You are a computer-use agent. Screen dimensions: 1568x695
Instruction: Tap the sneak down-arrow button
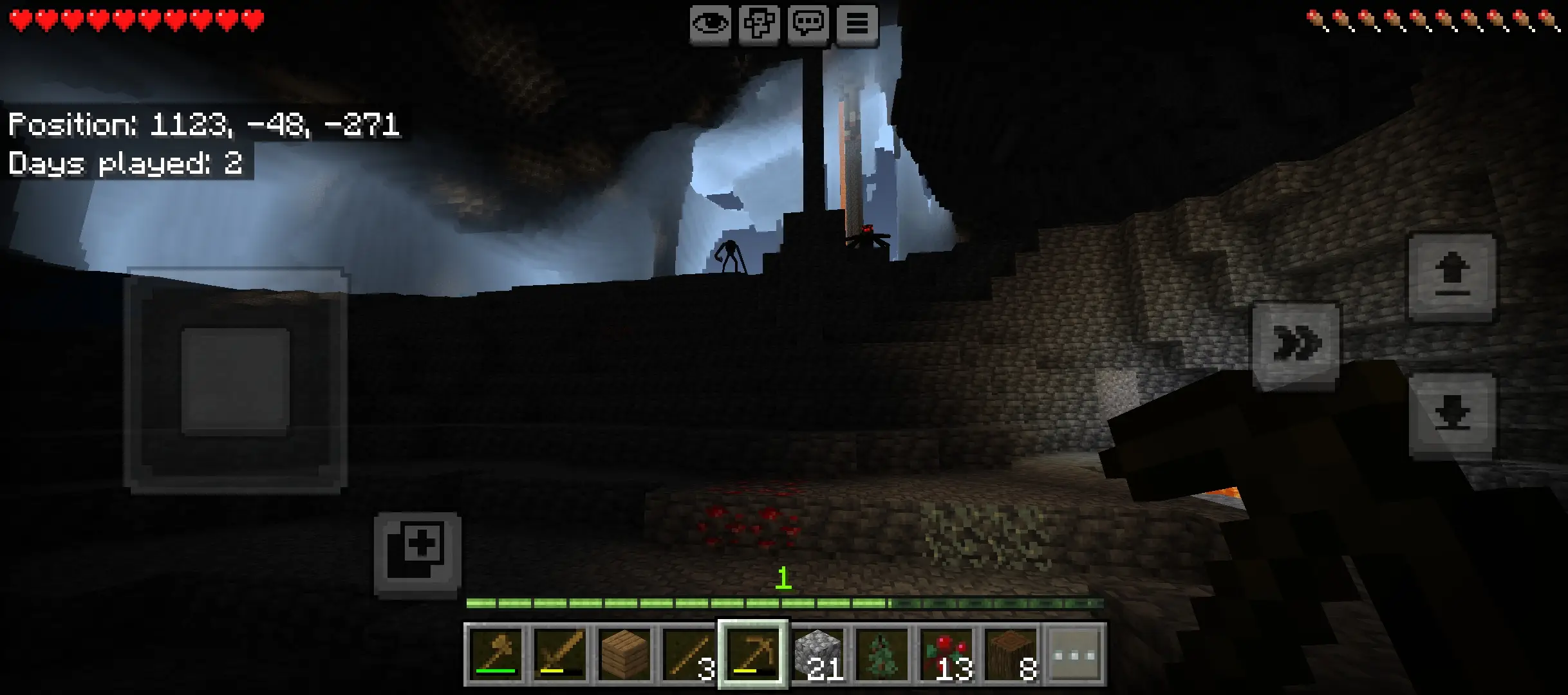click(x=1451, y=413)
